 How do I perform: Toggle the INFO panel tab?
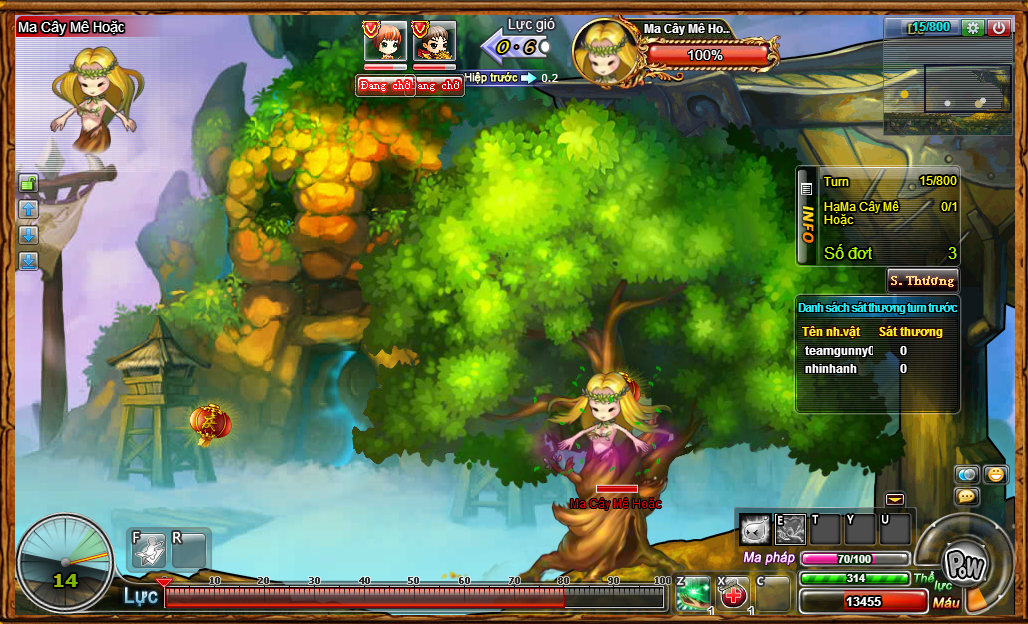[x=807, y=215]
